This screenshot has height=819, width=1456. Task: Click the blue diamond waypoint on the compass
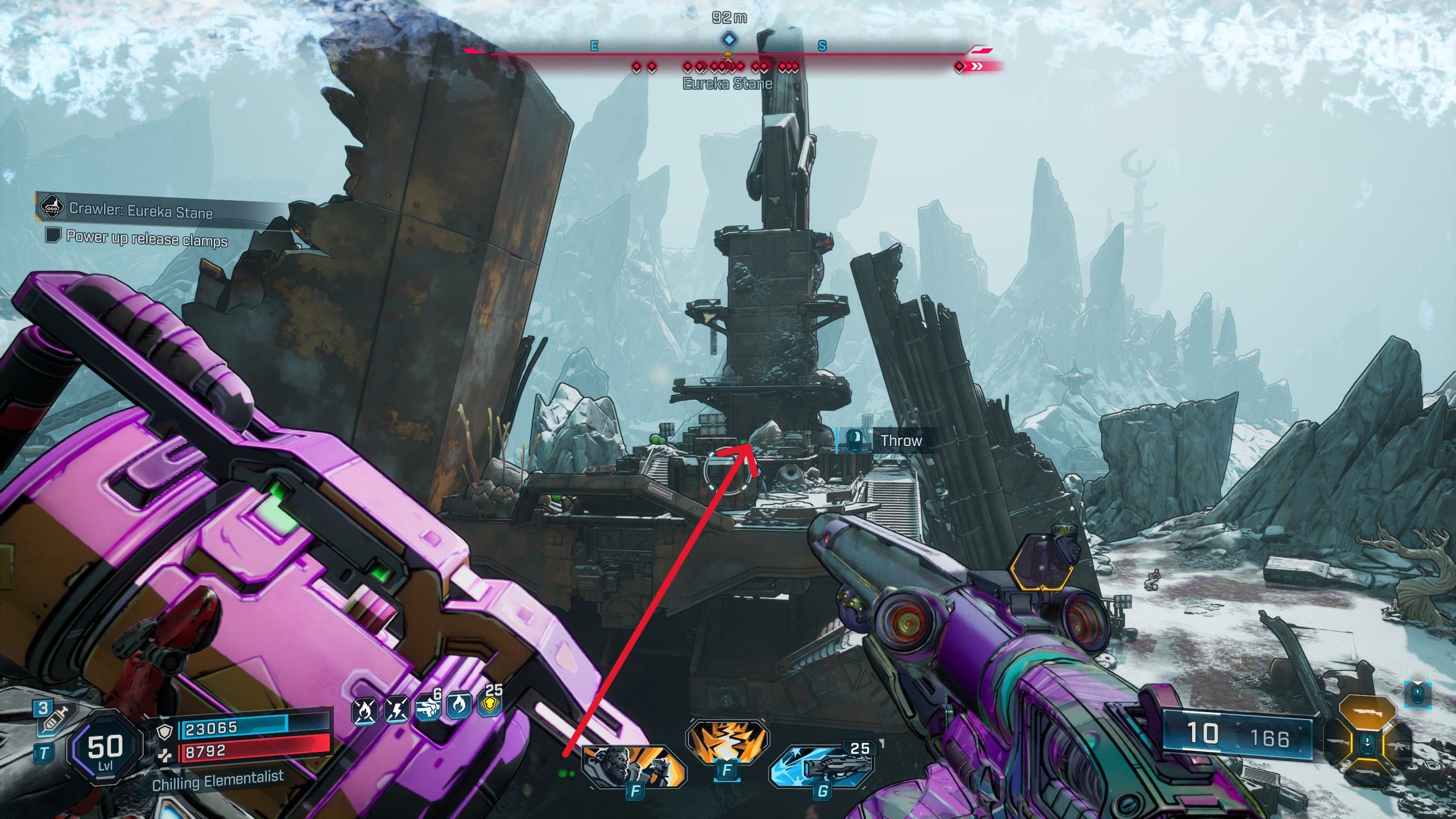pyautogui.click(x=728, y=40)
